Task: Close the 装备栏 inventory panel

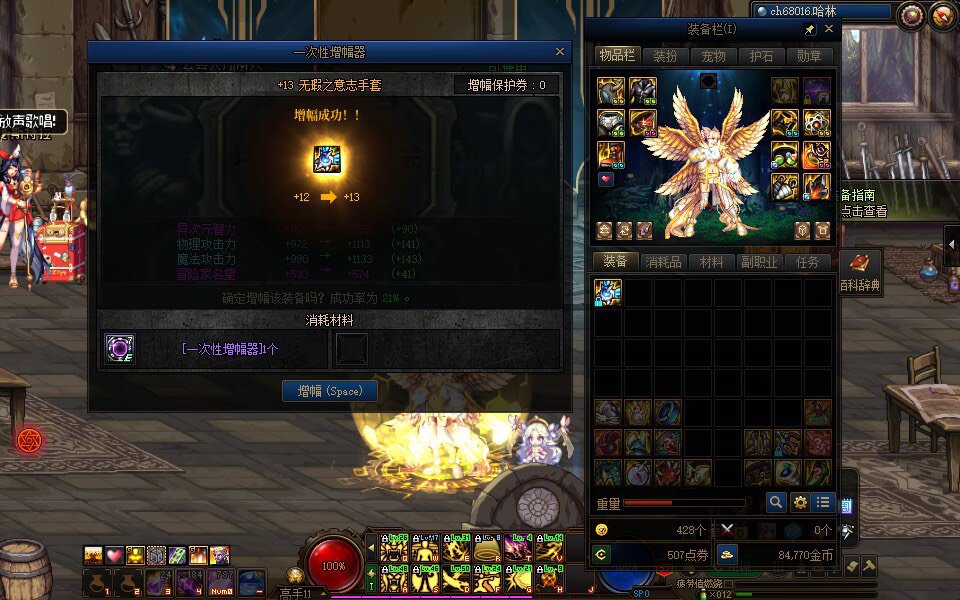Action: 828,29
